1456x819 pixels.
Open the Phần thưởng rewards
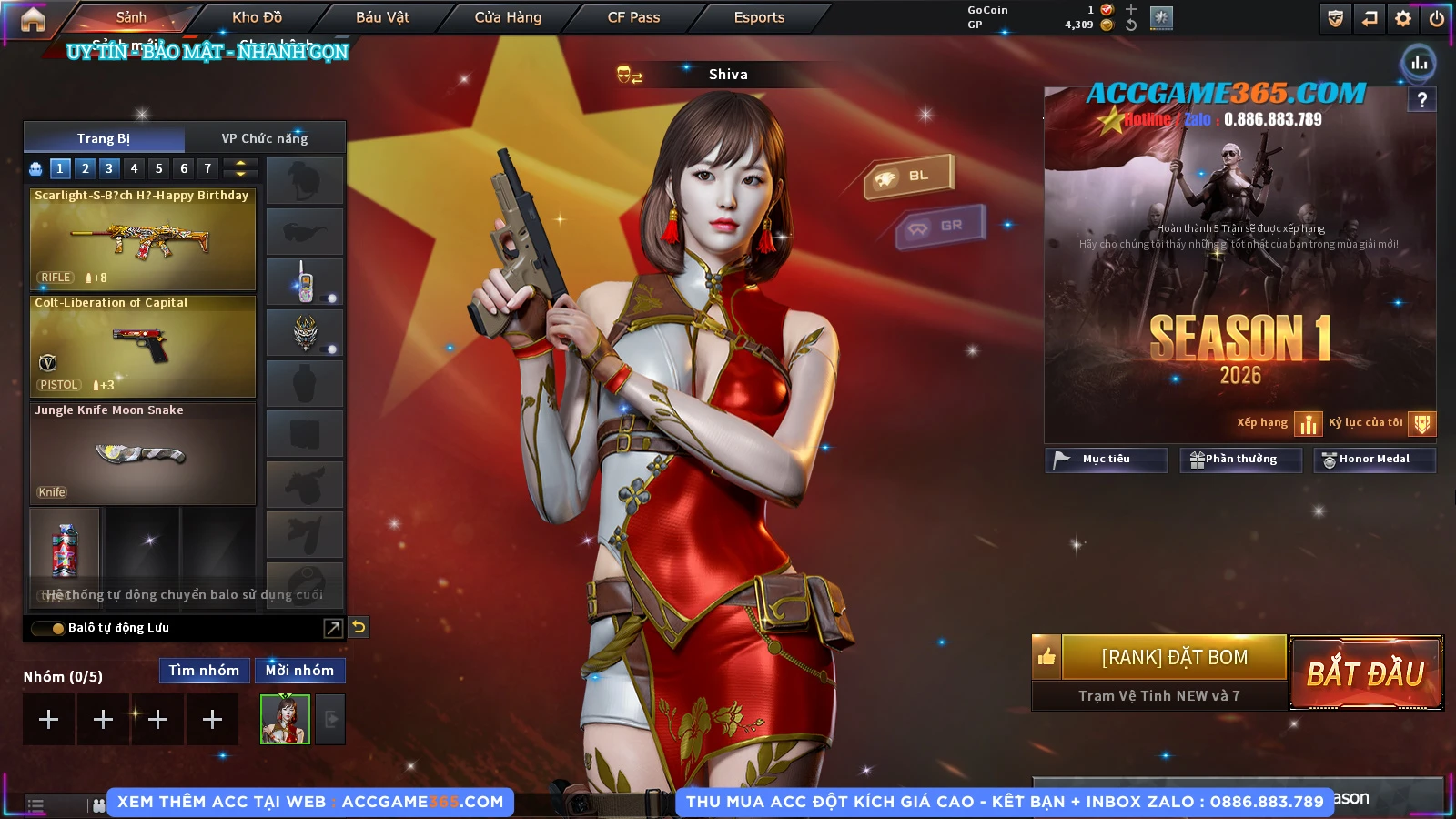tap(1240, 460)
